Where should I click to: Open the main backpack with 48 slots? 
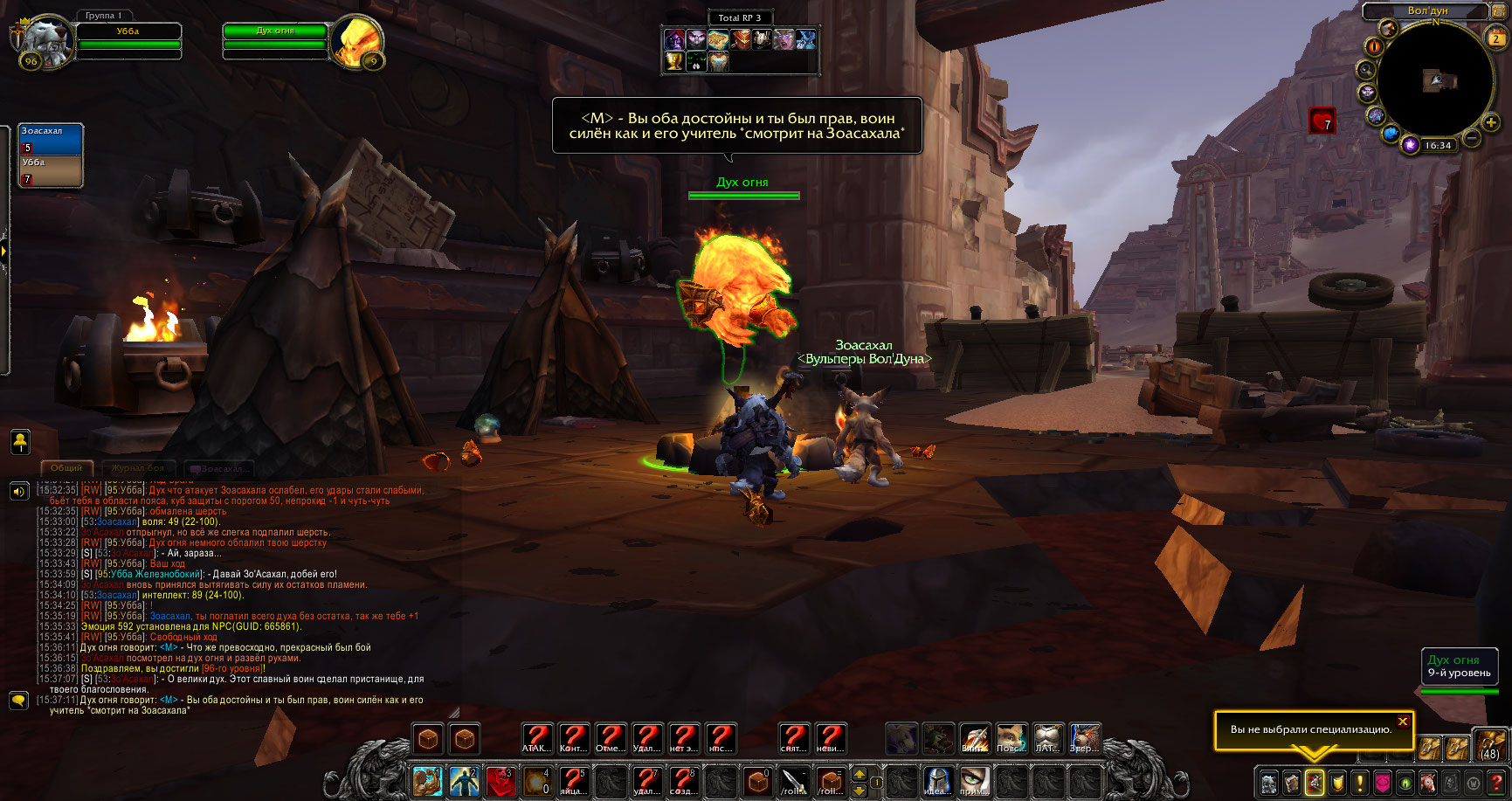[1489, 743]
